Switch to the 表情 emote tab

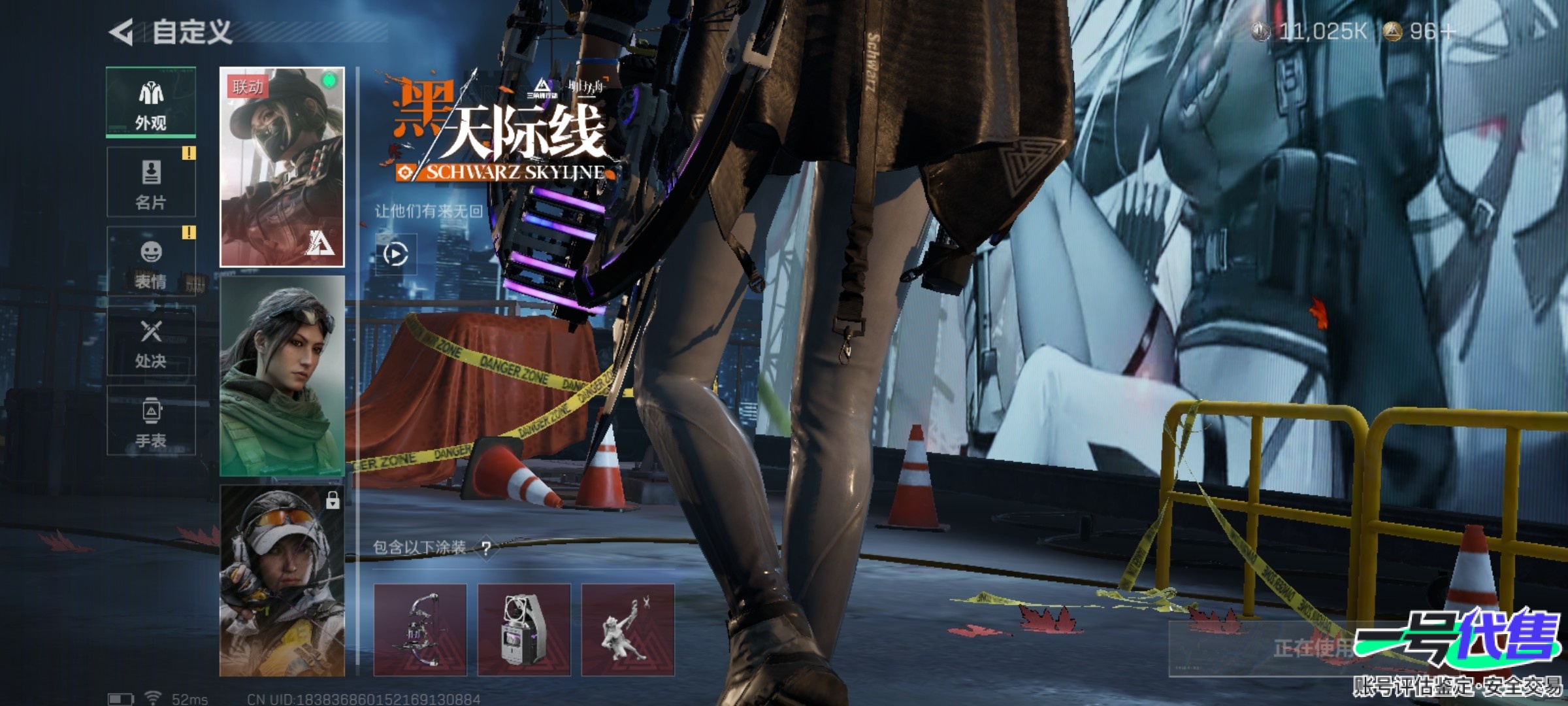coord(151,262)
